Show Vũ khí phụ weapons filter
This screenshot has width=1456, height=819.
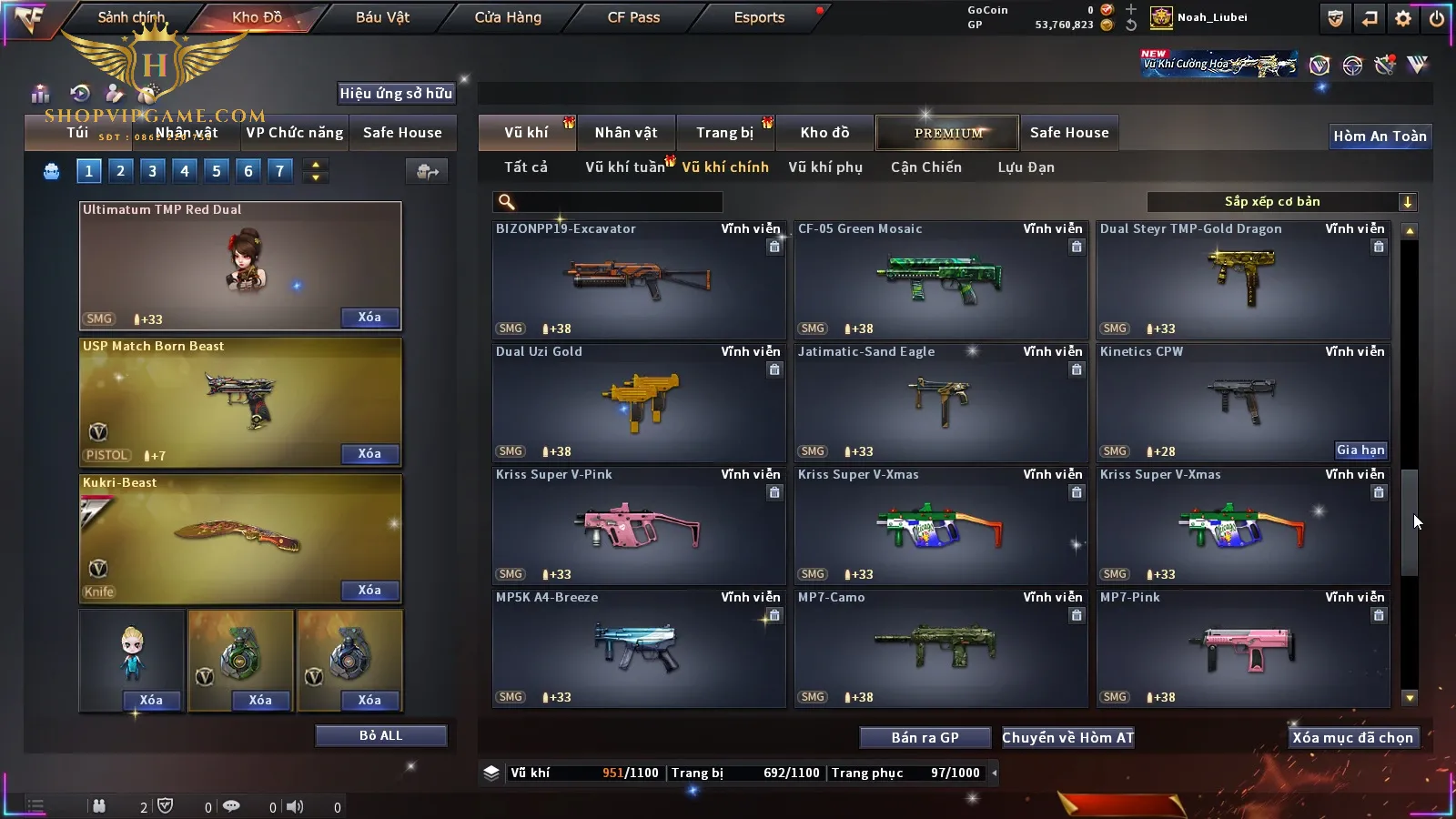point(825,167)
